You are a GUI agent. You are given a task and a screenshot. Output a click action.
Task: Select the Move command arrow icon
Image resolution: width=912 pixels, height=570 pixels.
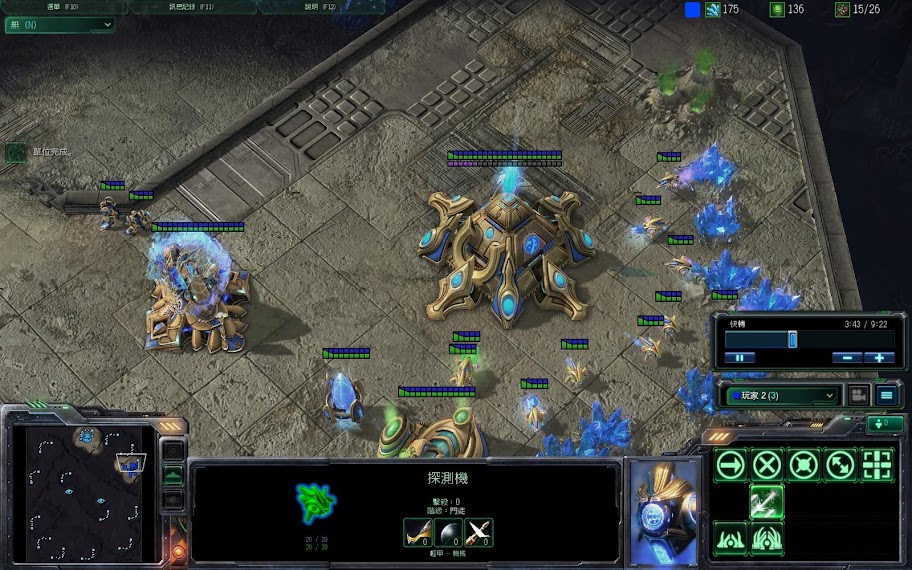click(731, 465)
